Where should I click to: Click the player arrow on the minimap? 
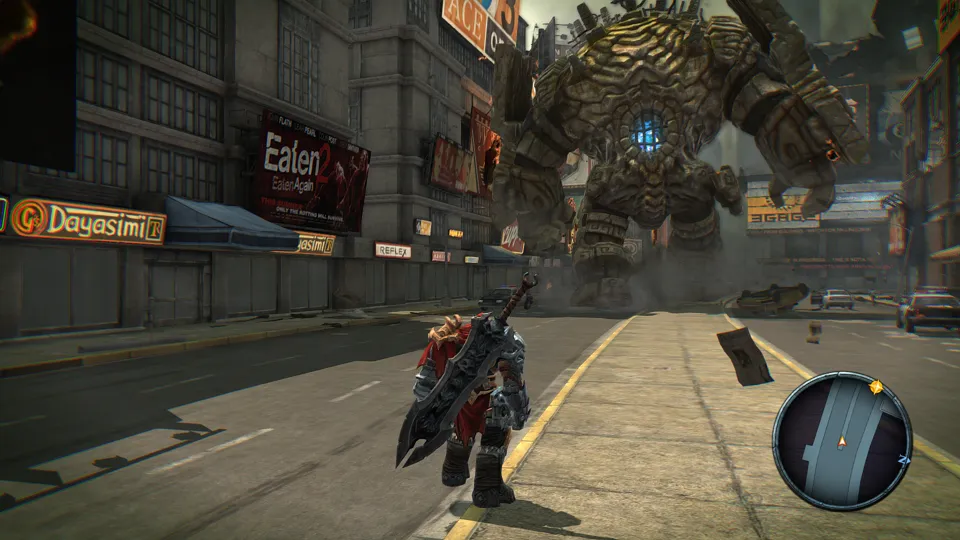click(x=842, y=440)
